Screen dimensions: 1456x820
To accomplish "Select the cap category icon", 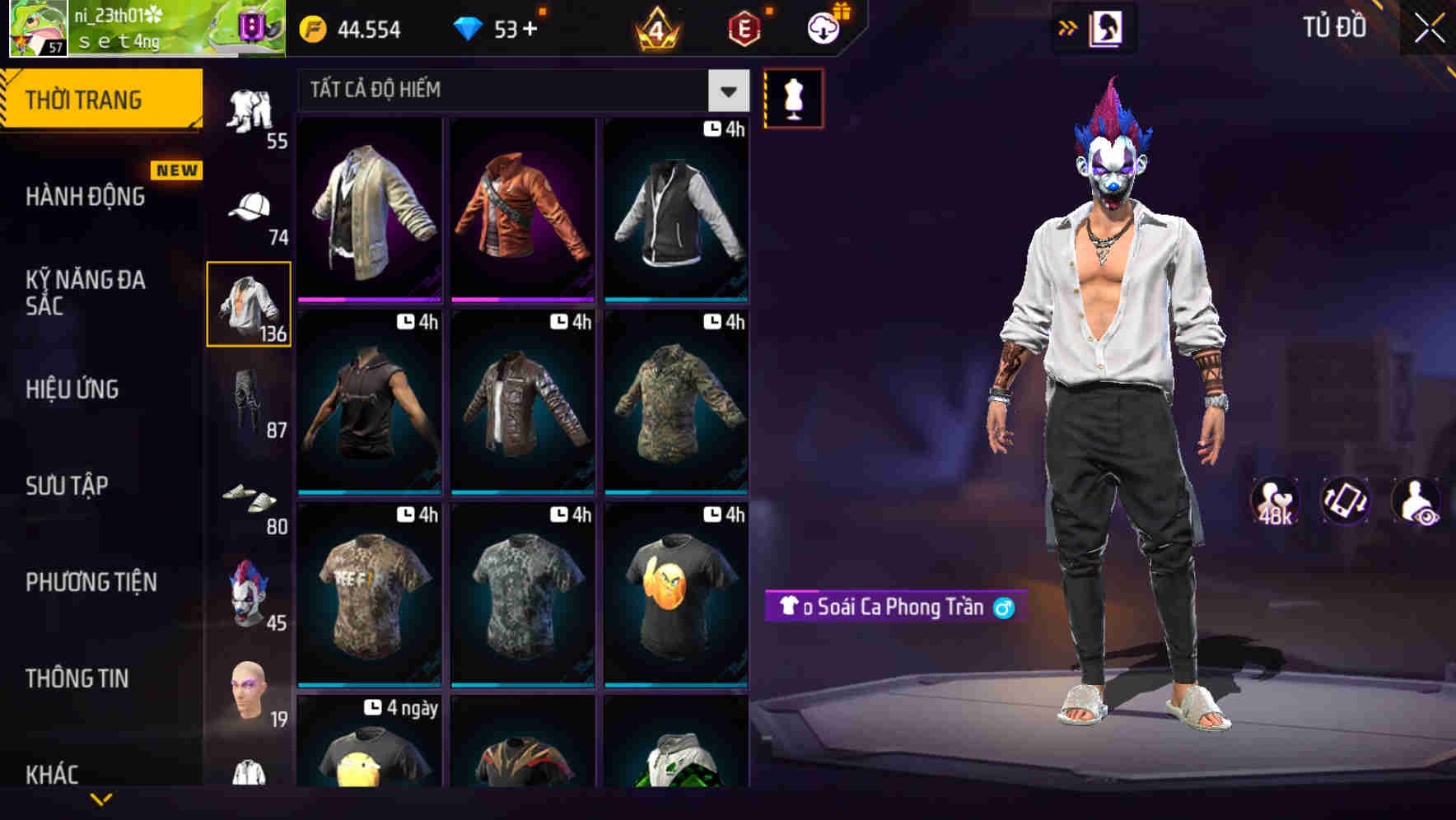I will pyautogui.click(x=250, y=207).
